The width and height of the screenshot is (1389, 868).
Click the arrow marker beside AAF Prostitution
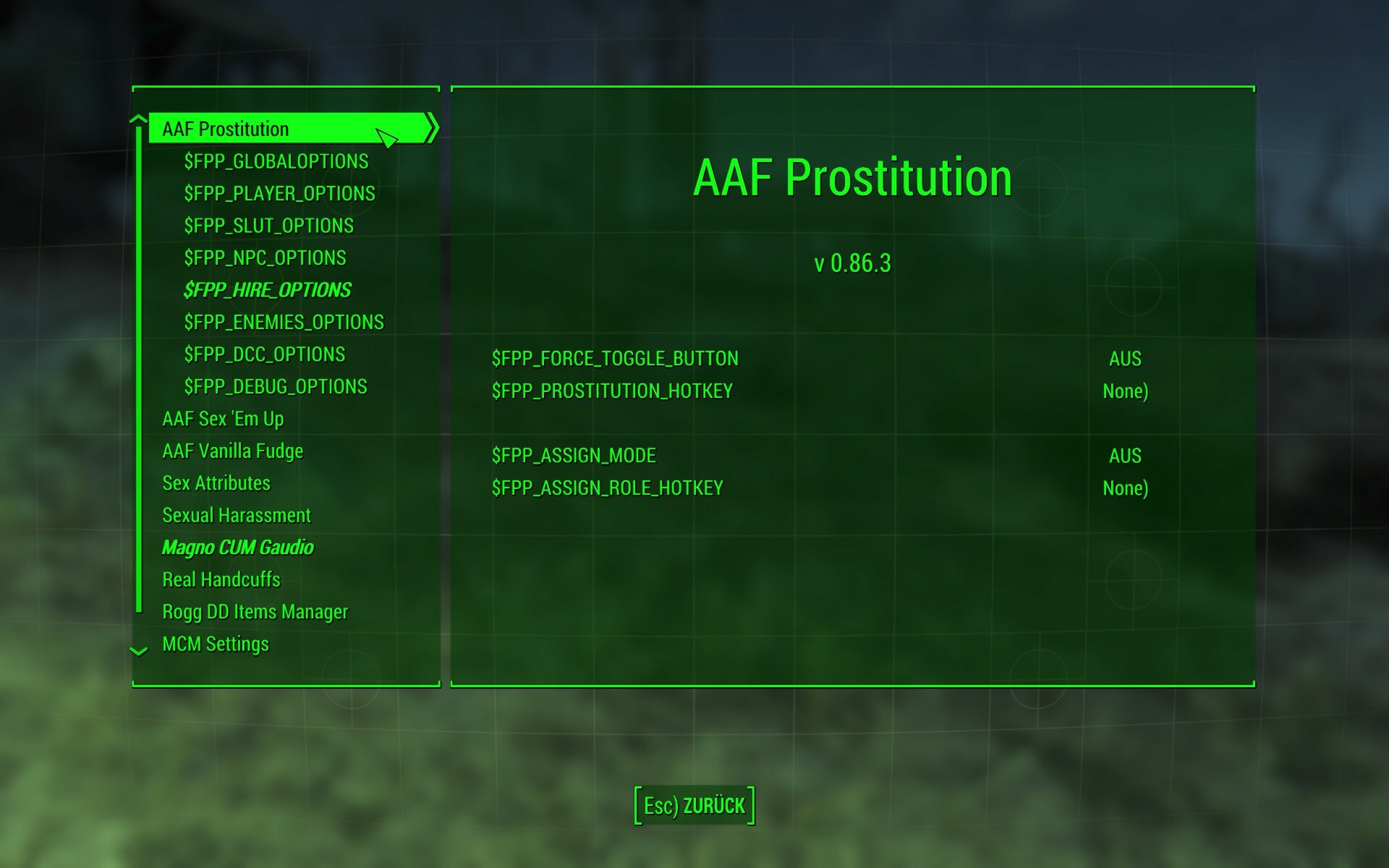(433, 127)
